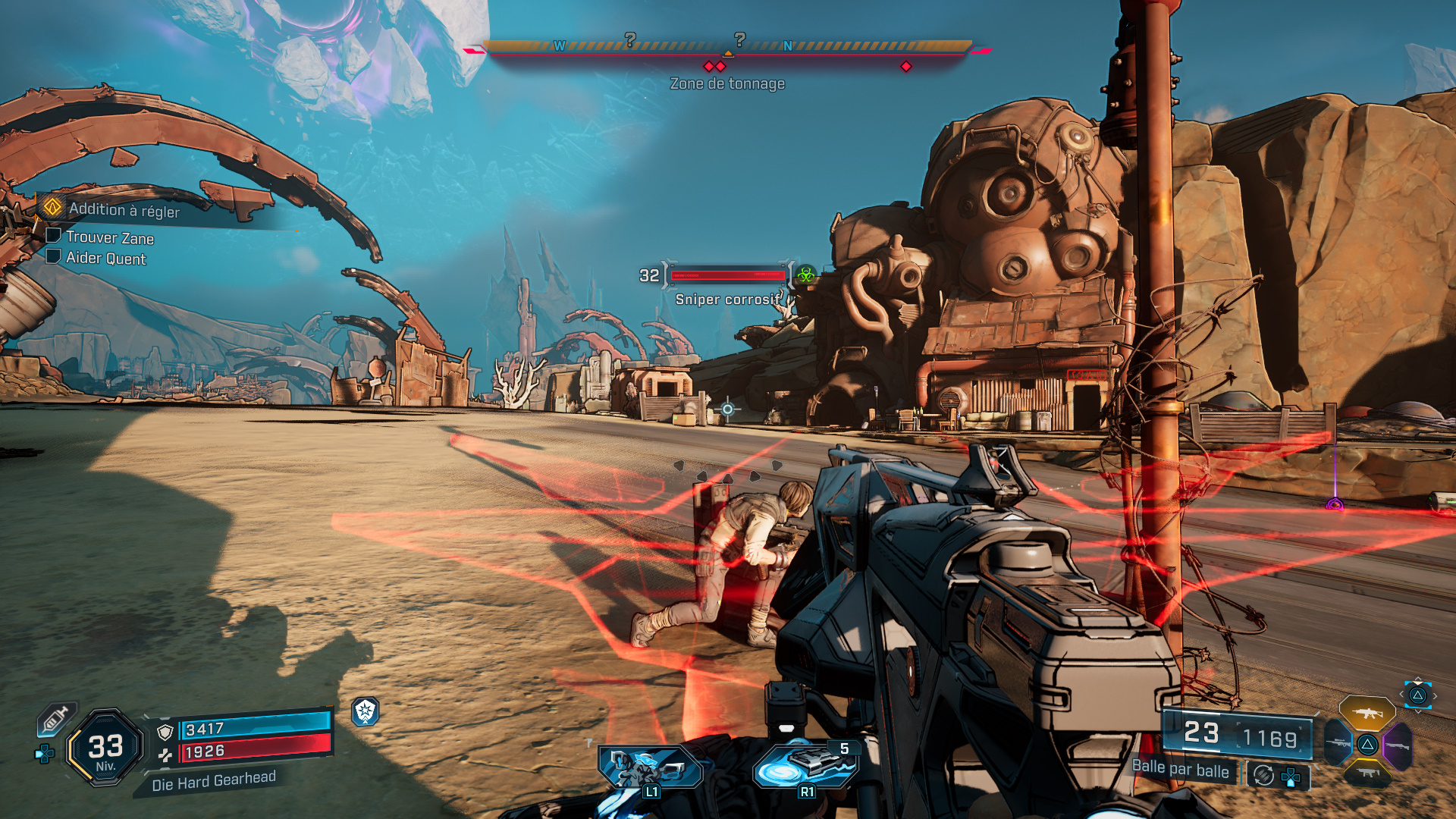This screenshot has height=819, width=1456.
Task: Select the Trouver Zane objective
Action: click(109, 238)
